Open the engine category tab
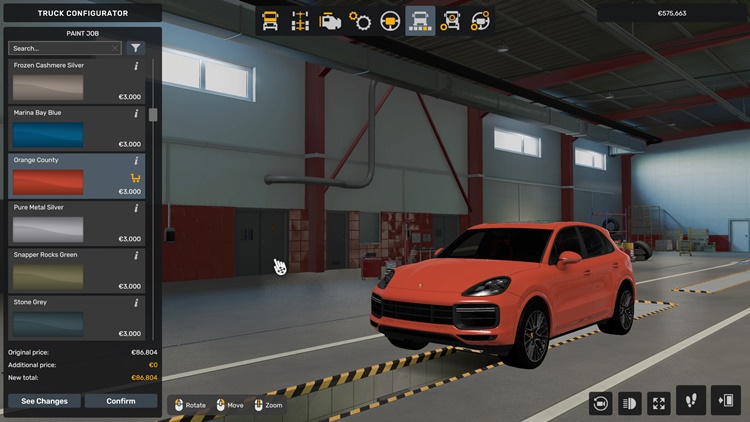This screenshot has width=750, height=422. click(x=329, y=21)
